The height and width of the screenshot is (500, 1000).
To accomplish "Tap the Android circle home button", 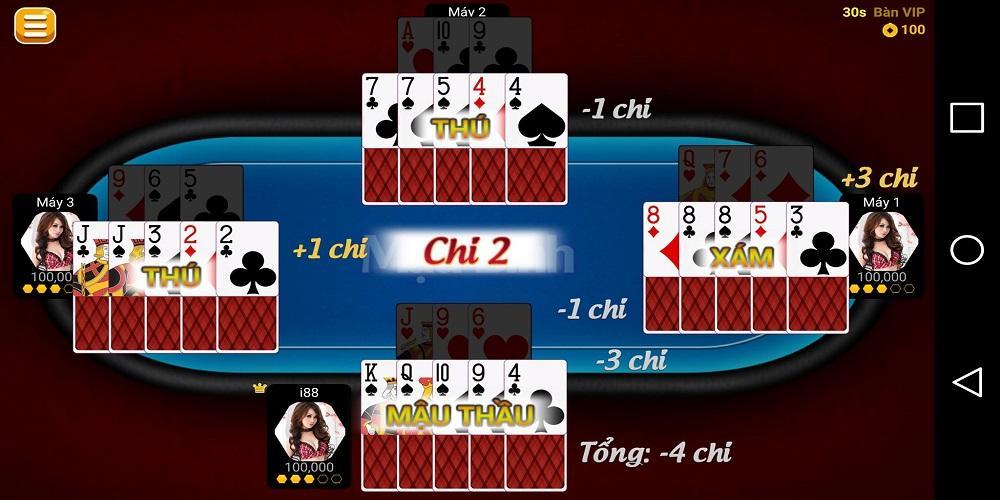I will (x=966, y=250).
